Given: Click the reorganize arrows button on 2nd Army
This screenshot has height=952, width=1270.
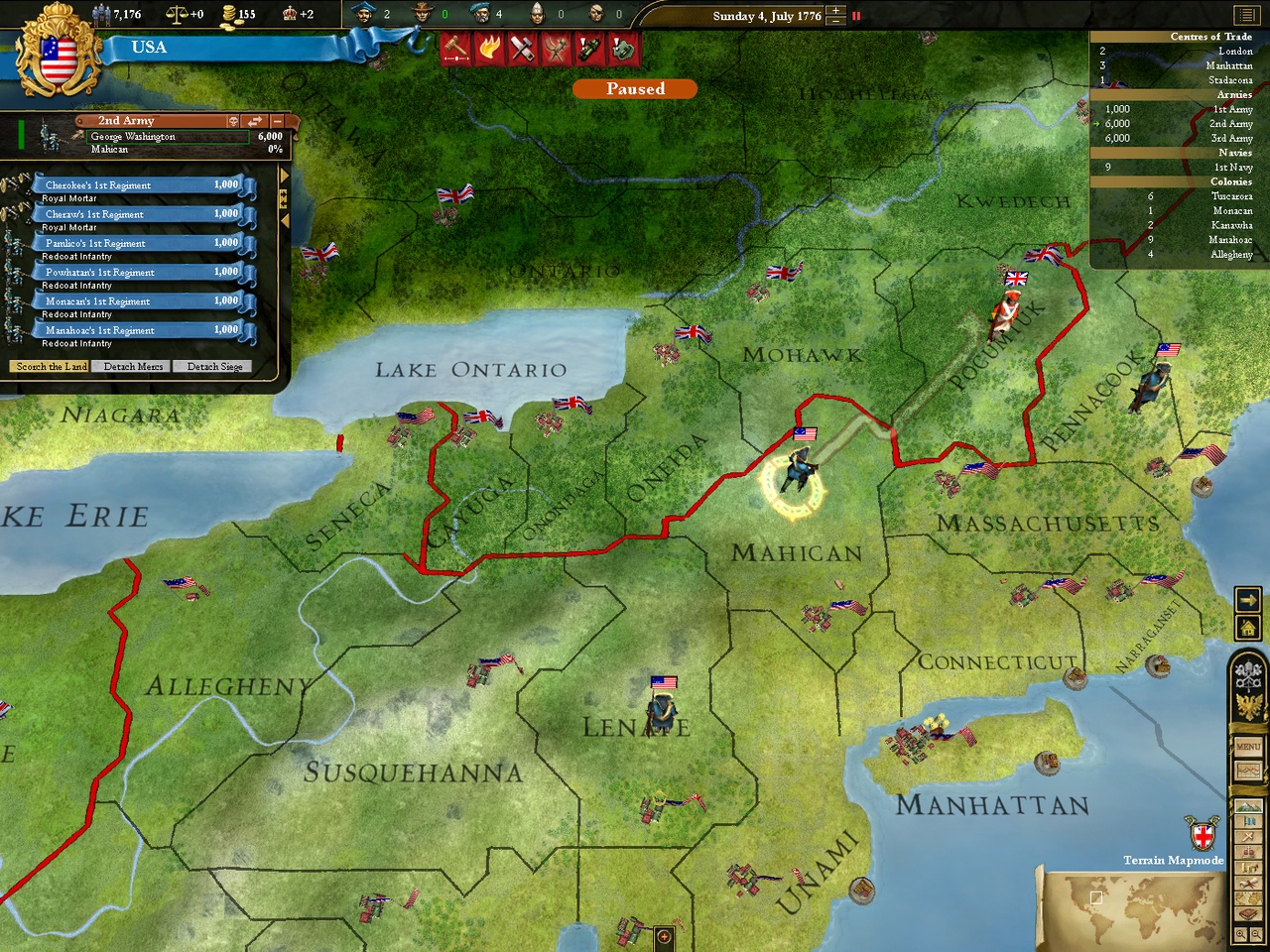Looking at the screenshot, I should [x=255, y=121].
